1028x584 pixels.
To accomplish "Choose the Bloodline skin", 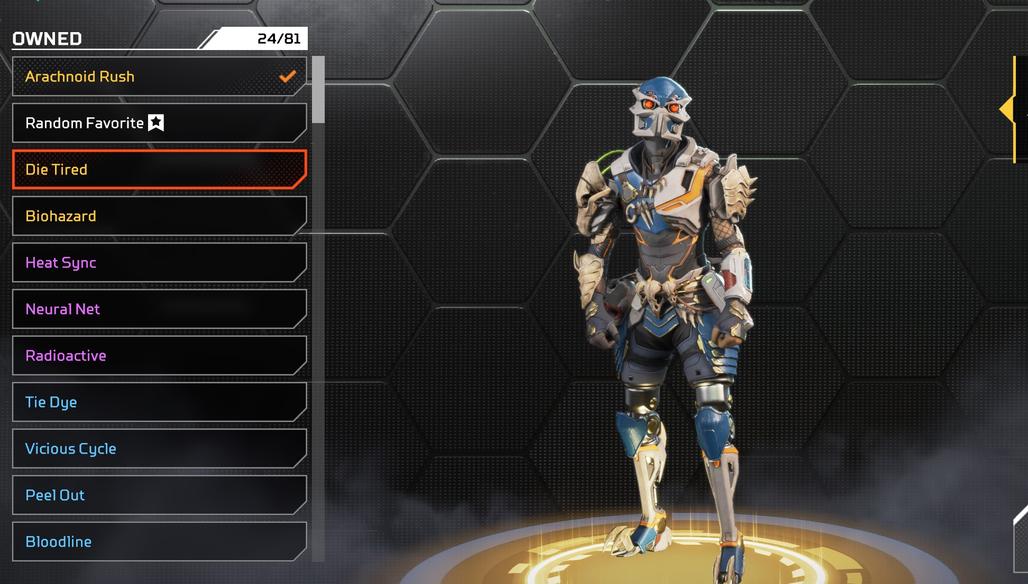I will [x=158, y=542].
